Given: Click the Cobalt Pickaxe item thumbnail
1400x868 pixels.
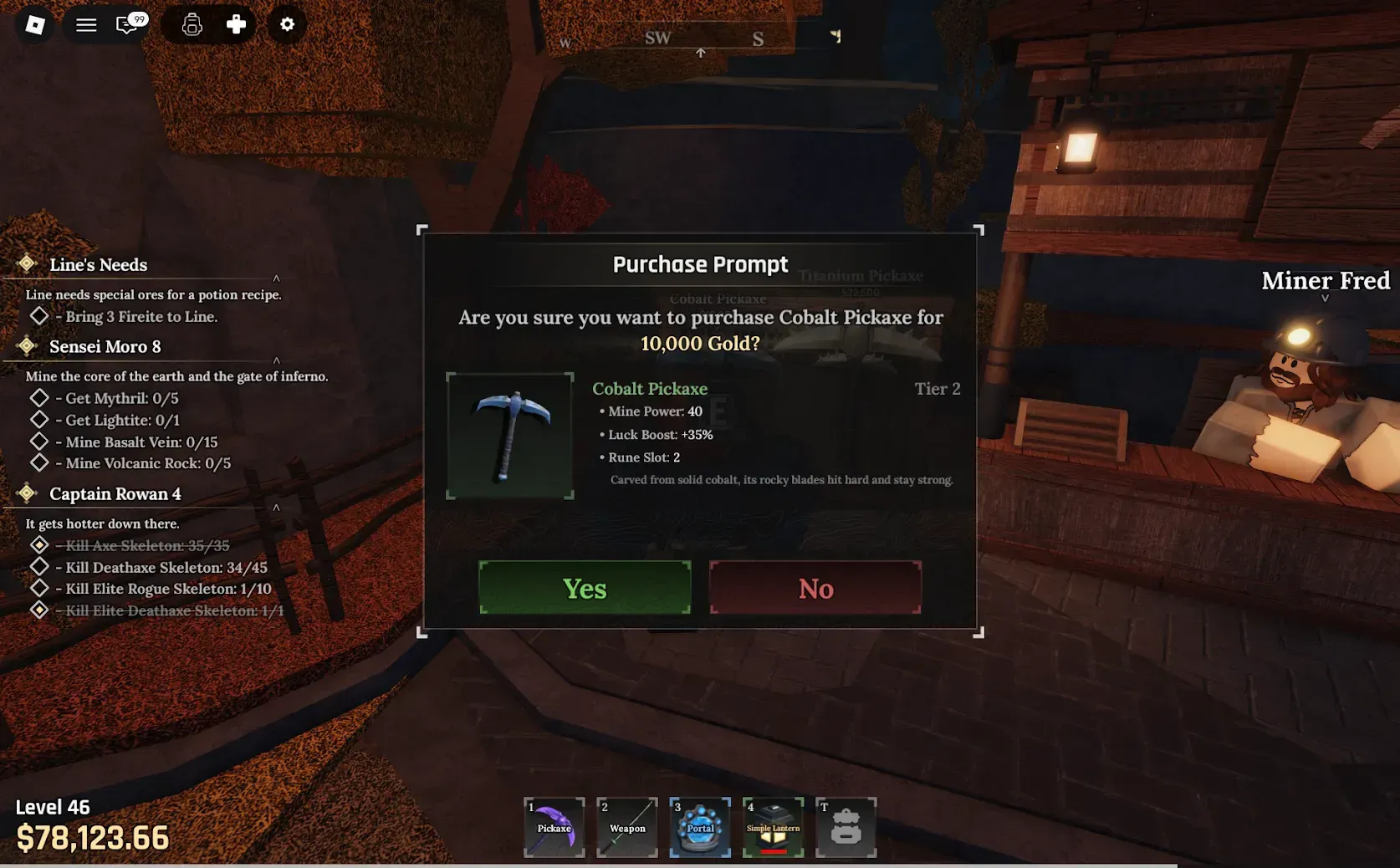Looking at the screenshot, I should tap(510, 436).
